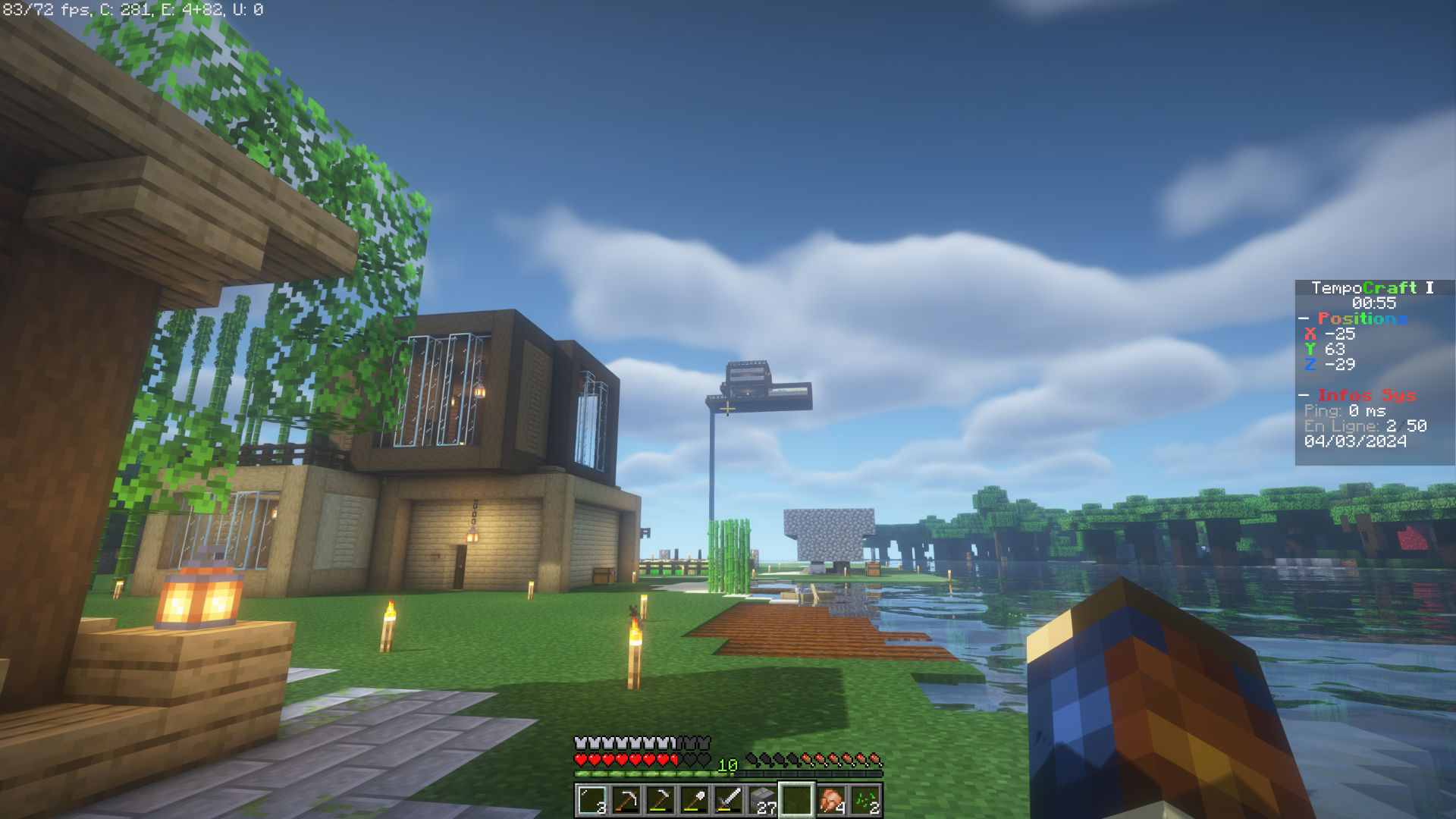Pick the stone bricks stack of 27
This screenshot has height=819, width=1456.
click(763, 800)
